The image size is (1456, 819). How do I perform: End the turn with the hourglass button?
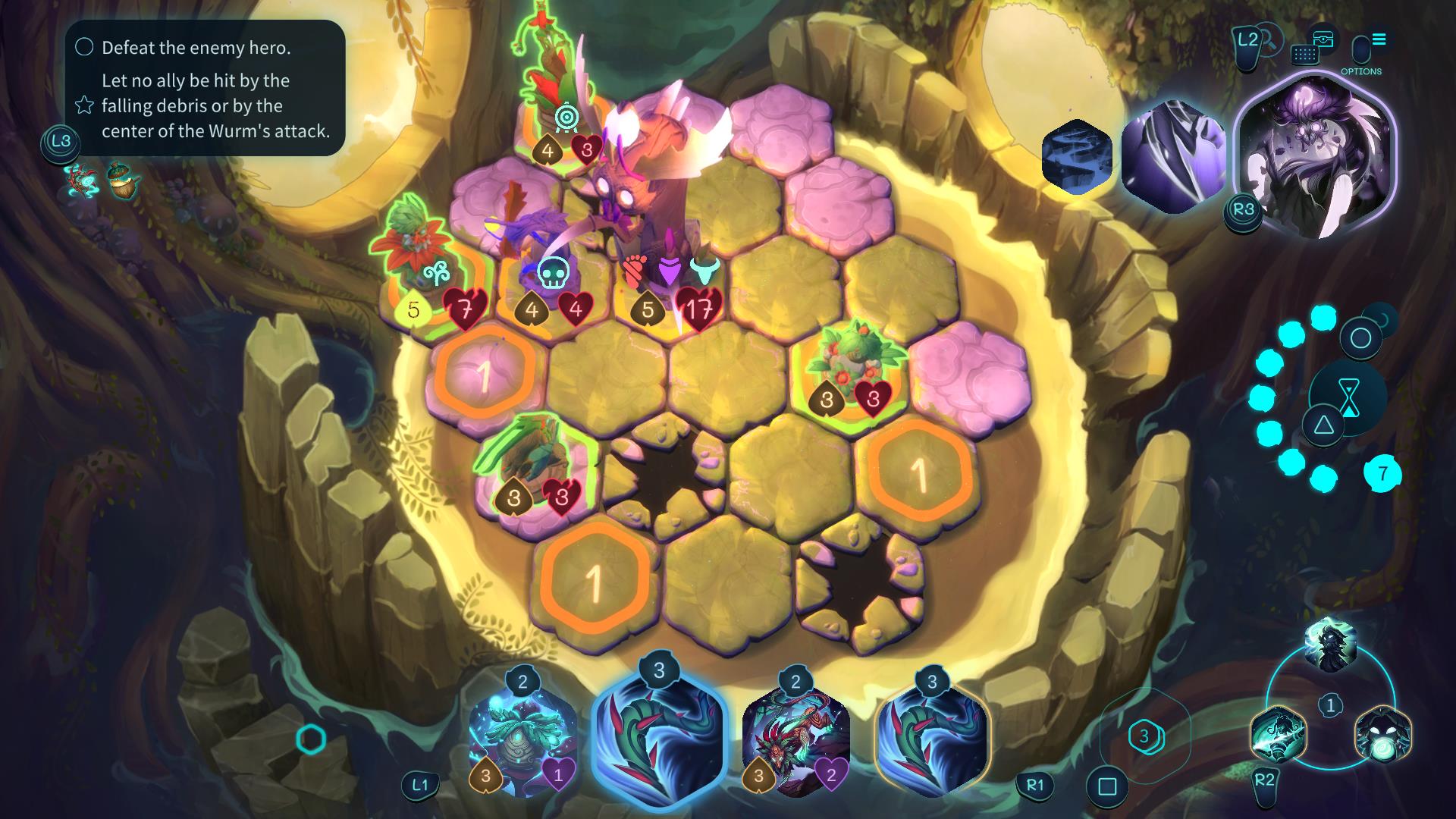(x=1348, y=397)
